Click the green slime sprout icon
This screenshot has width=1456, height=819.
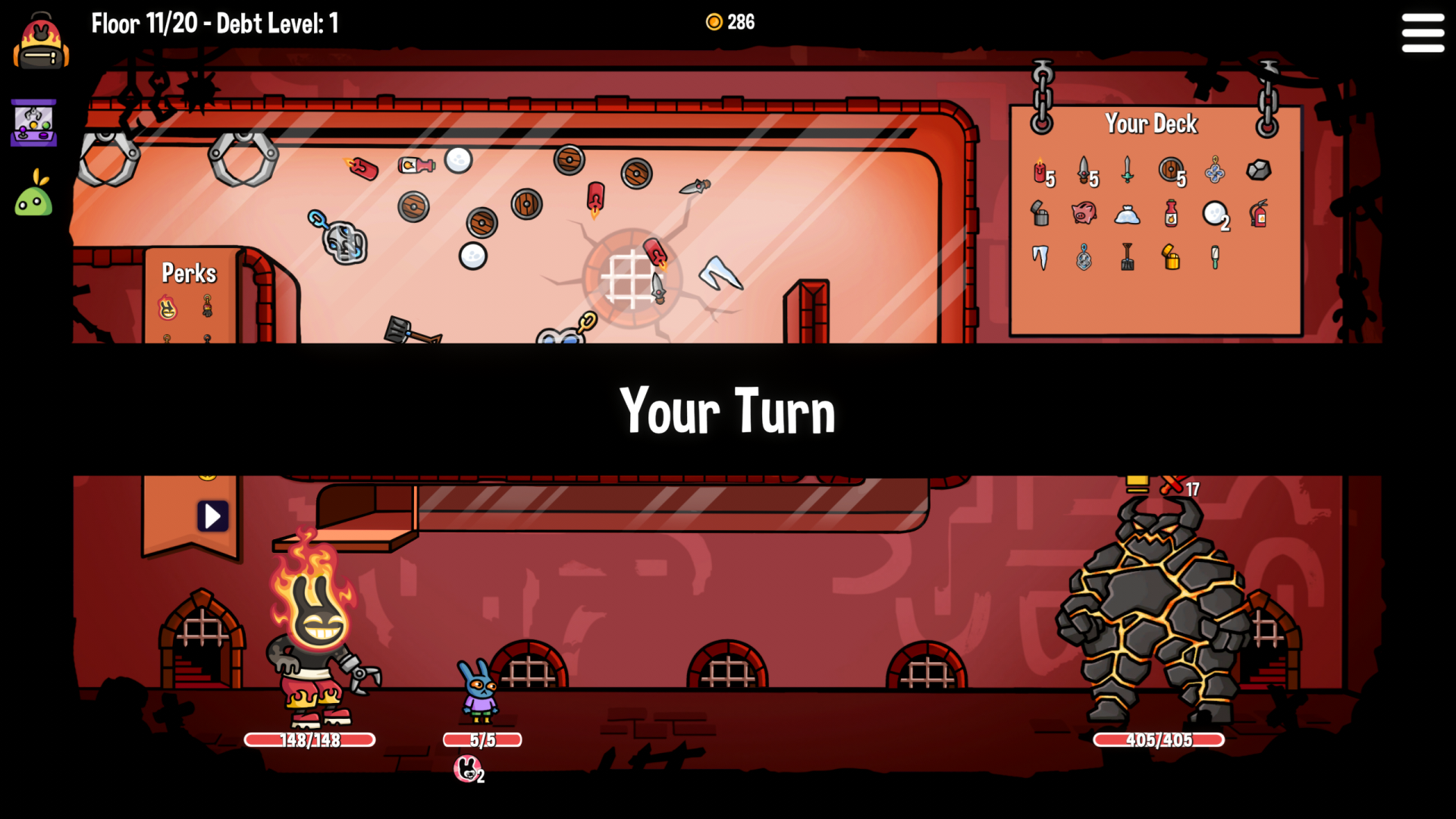pos(34,194)
